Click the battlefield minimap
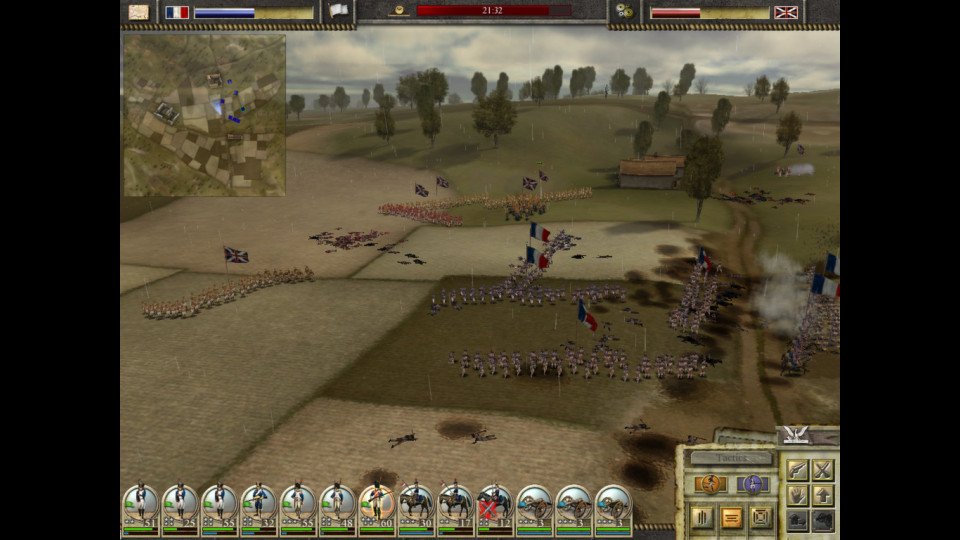This screenshot has width=960, height=540. pos(204,115)
